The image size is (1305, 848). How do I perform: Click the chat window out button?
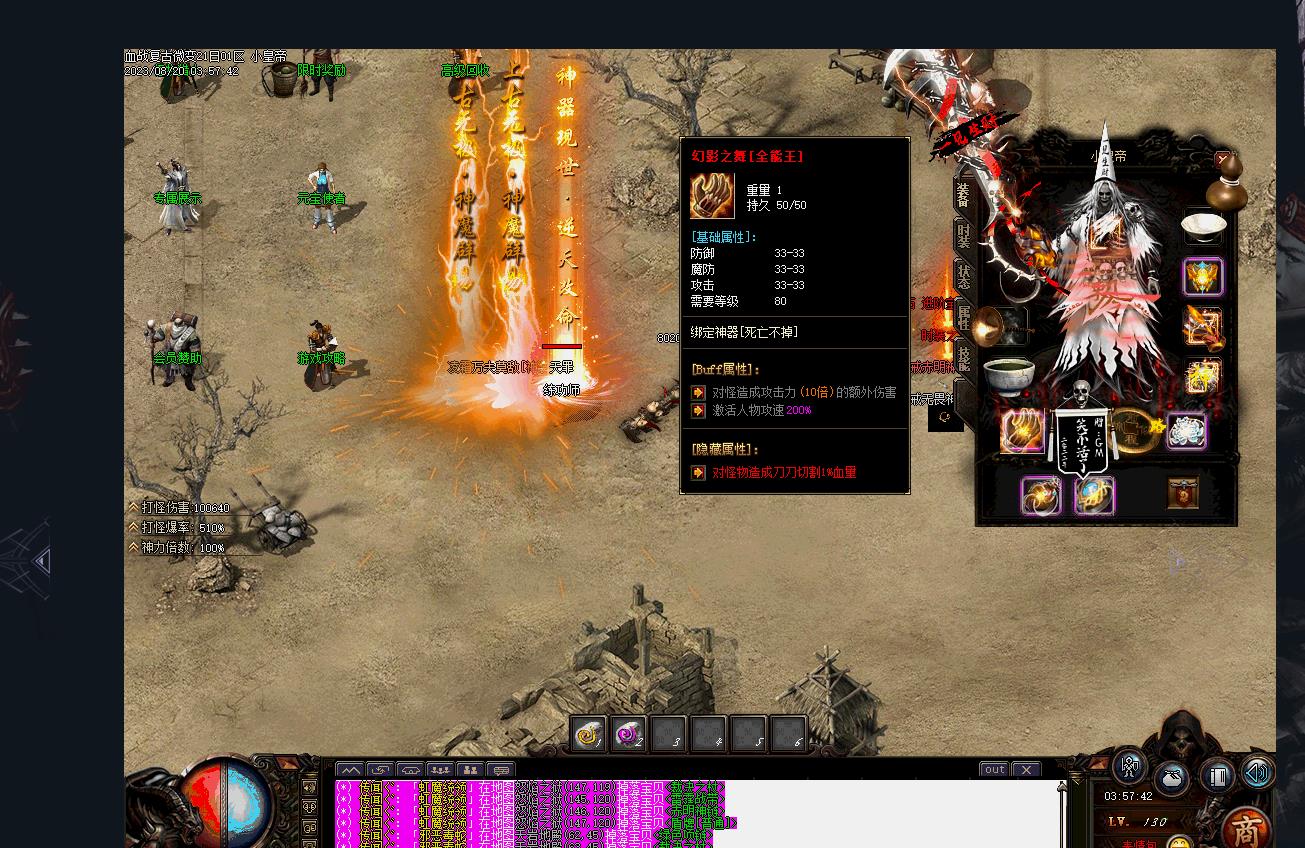coord(994,769)
